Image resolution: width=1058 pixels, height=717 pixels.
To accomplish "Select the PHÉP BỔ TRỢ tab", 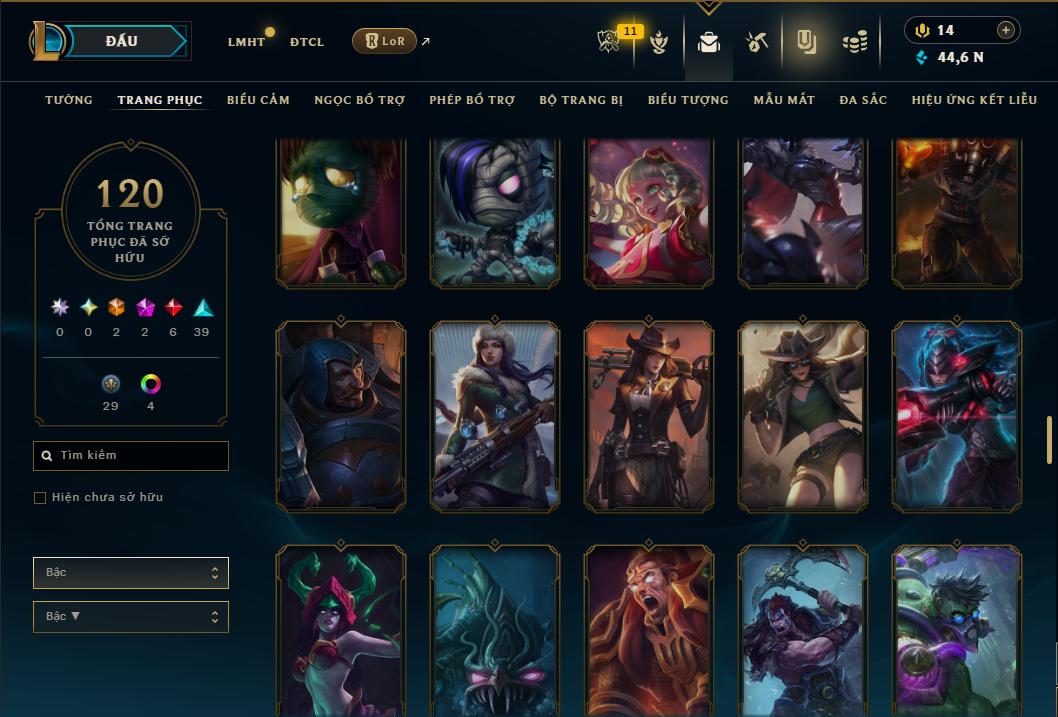I will pyautogui.click(x=472, y=100).
